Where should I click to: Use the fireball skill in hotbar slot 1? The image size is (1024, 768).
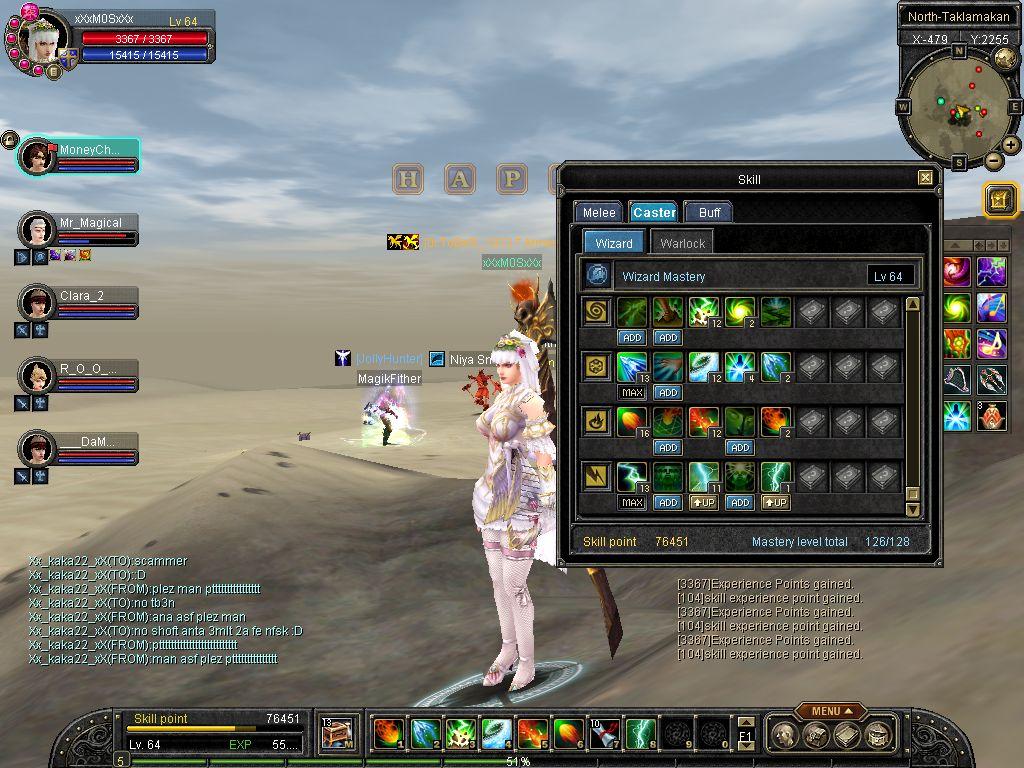point(389,734)
